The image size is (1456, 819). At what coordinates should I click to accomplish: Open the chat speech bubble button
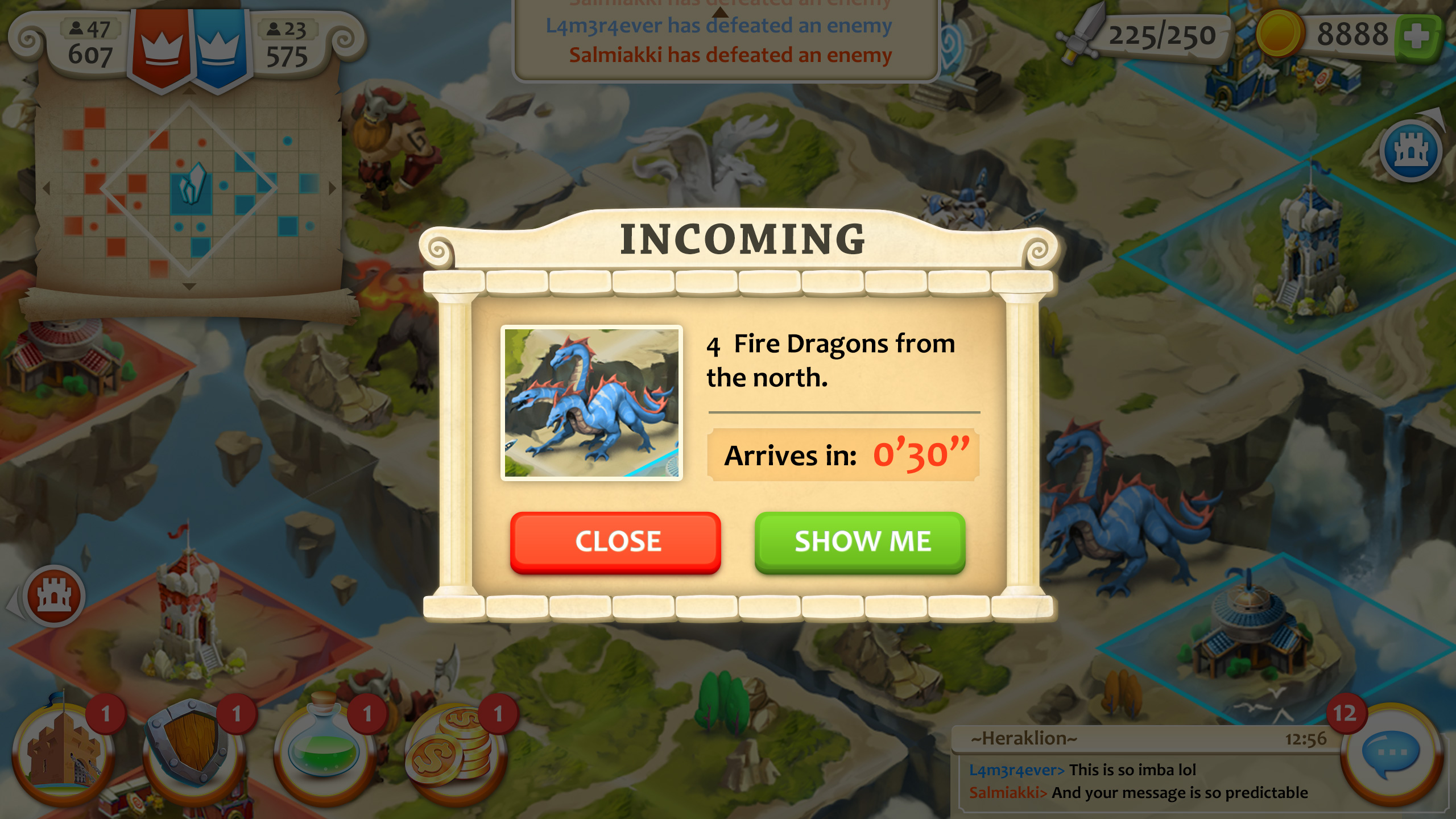click(x=1391, y=754)
